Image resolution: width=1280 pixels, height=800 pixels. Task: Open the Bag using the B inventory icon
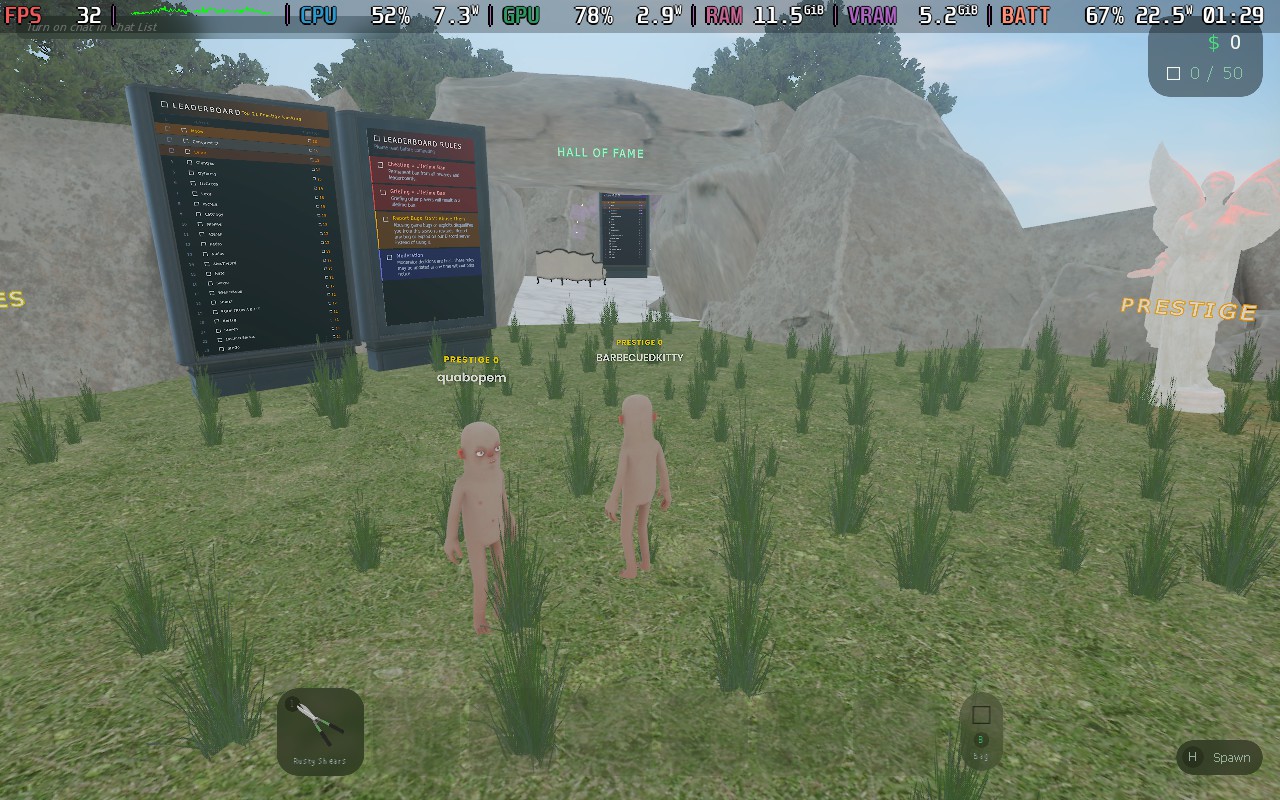979,731
